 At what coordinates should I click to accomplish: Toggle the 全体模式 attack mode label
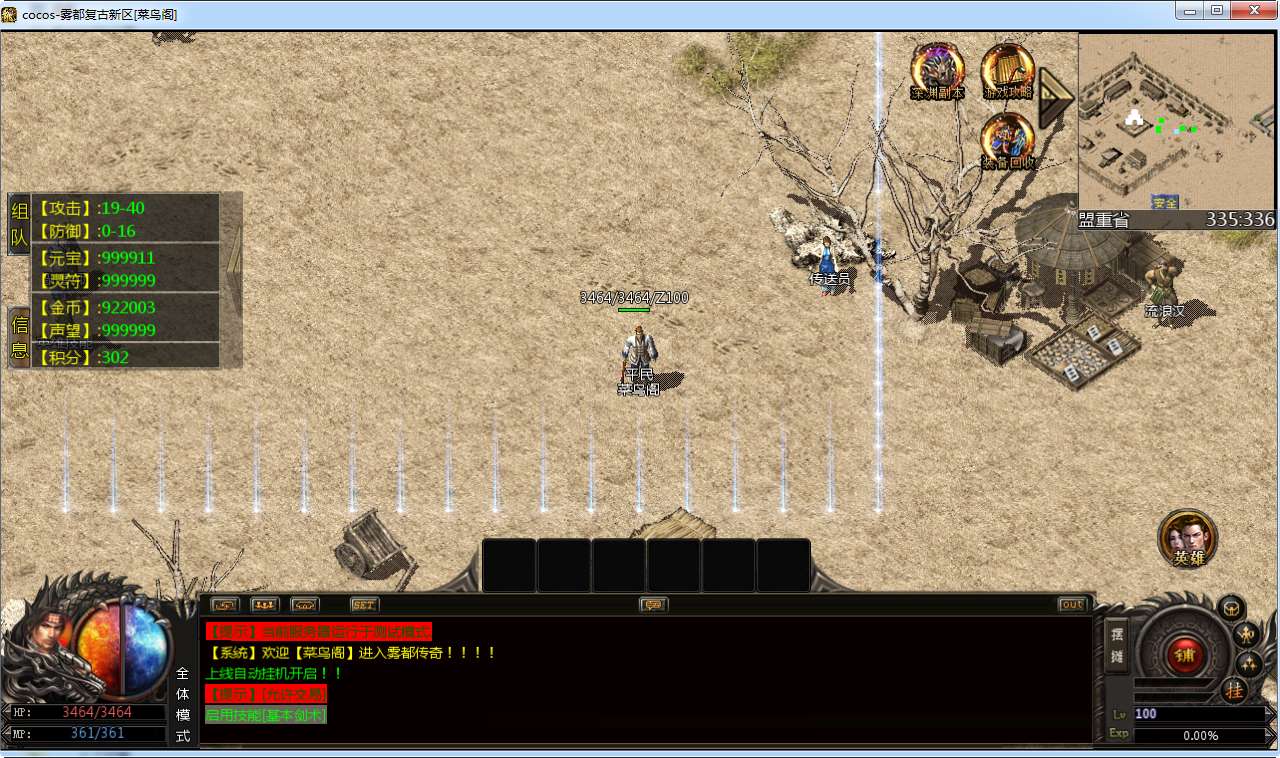[183, 704]
